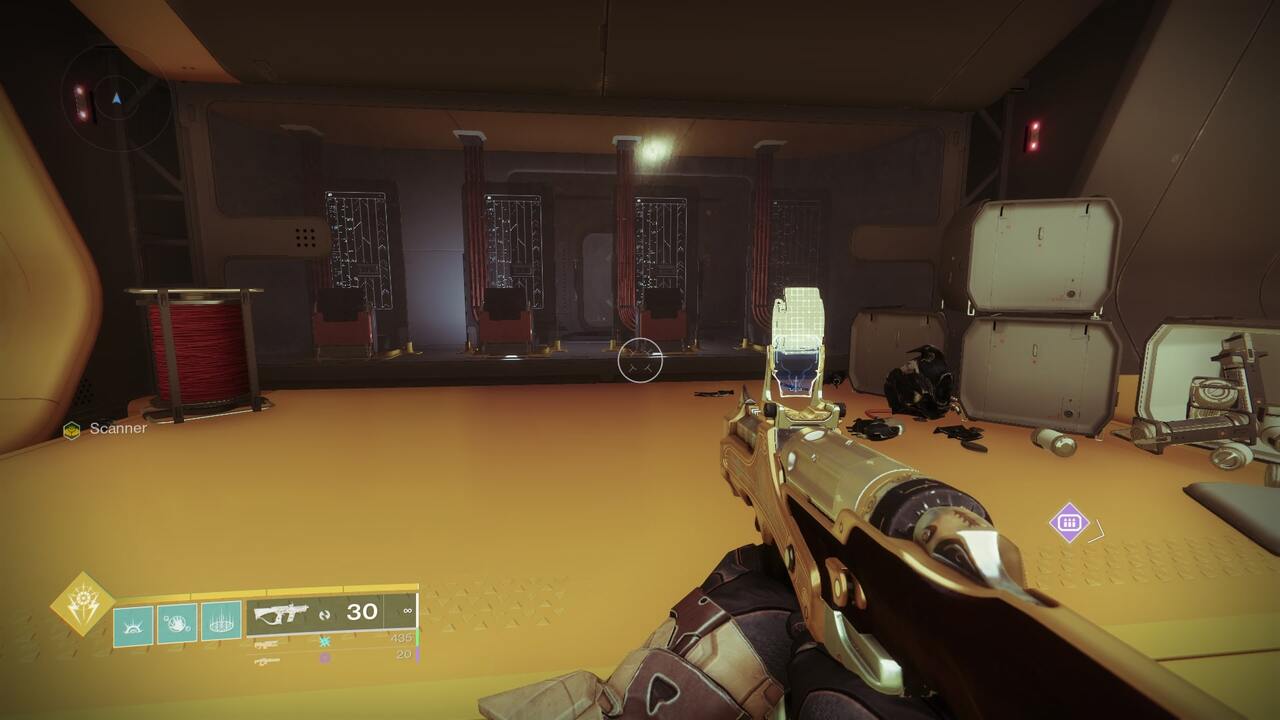Select the equipped auto rifle icon
The width and height of the screenshot is (1280, 720).
[280, 614]
